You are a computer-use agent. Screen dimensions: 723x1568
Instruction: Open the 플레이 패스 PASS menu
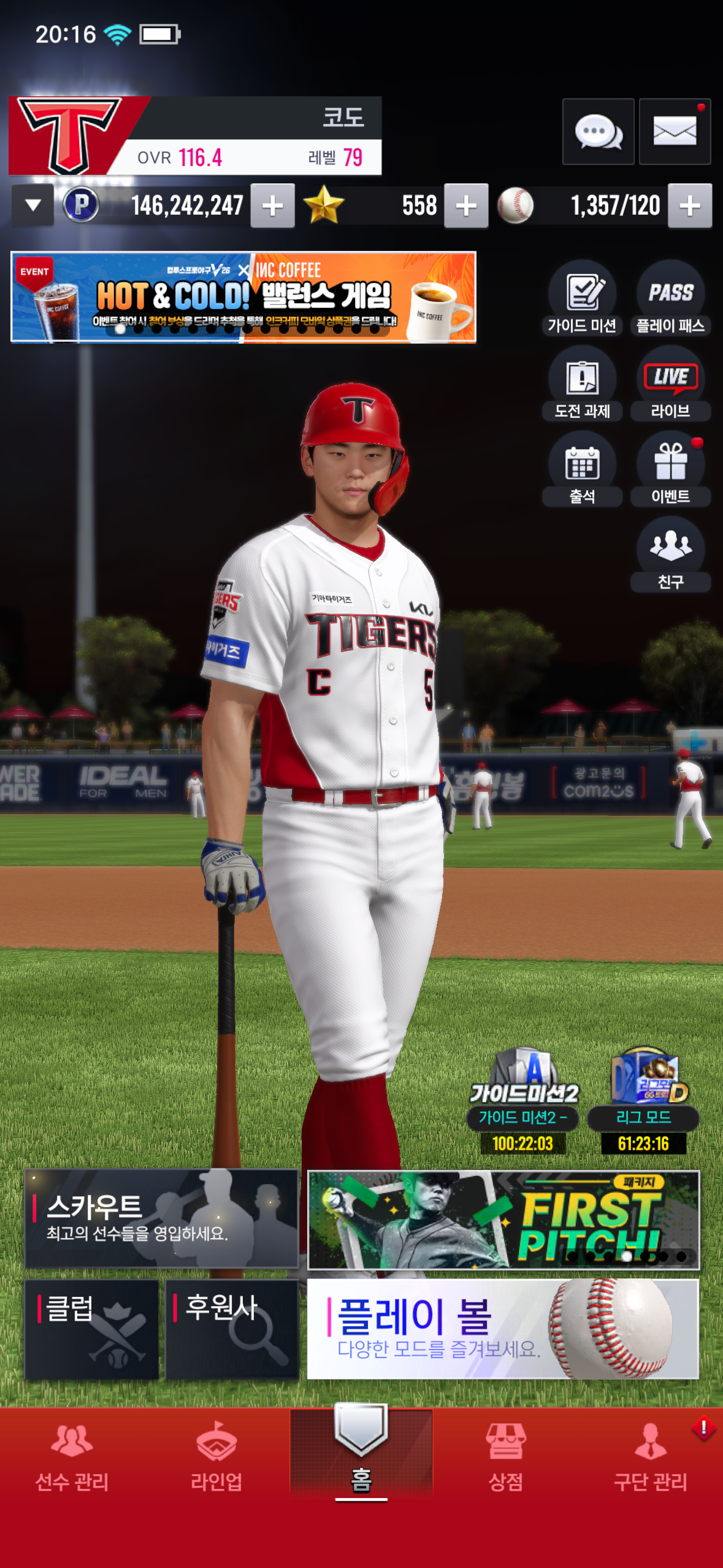(x=670, y=299)
